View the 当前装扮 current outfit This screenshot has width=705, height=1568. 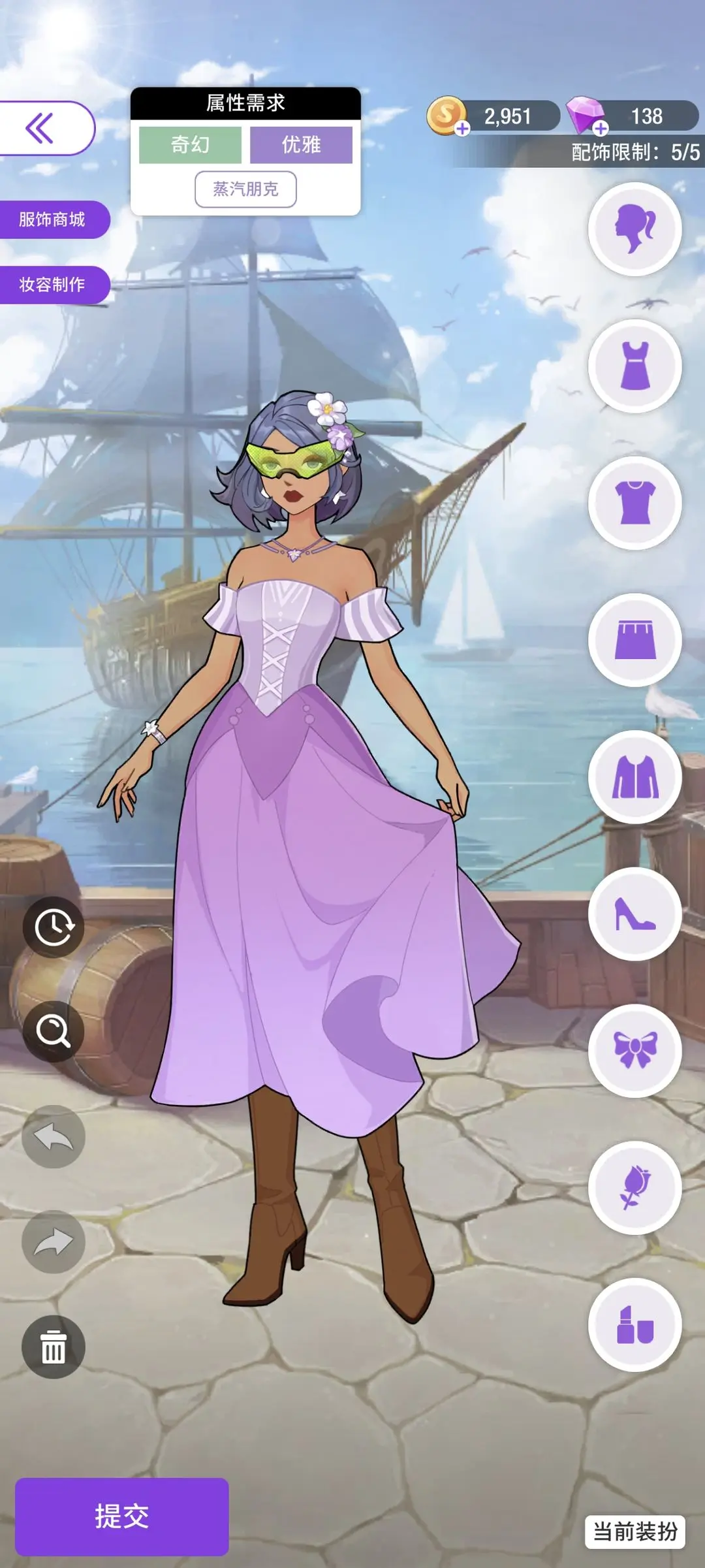click(634, 1531)
